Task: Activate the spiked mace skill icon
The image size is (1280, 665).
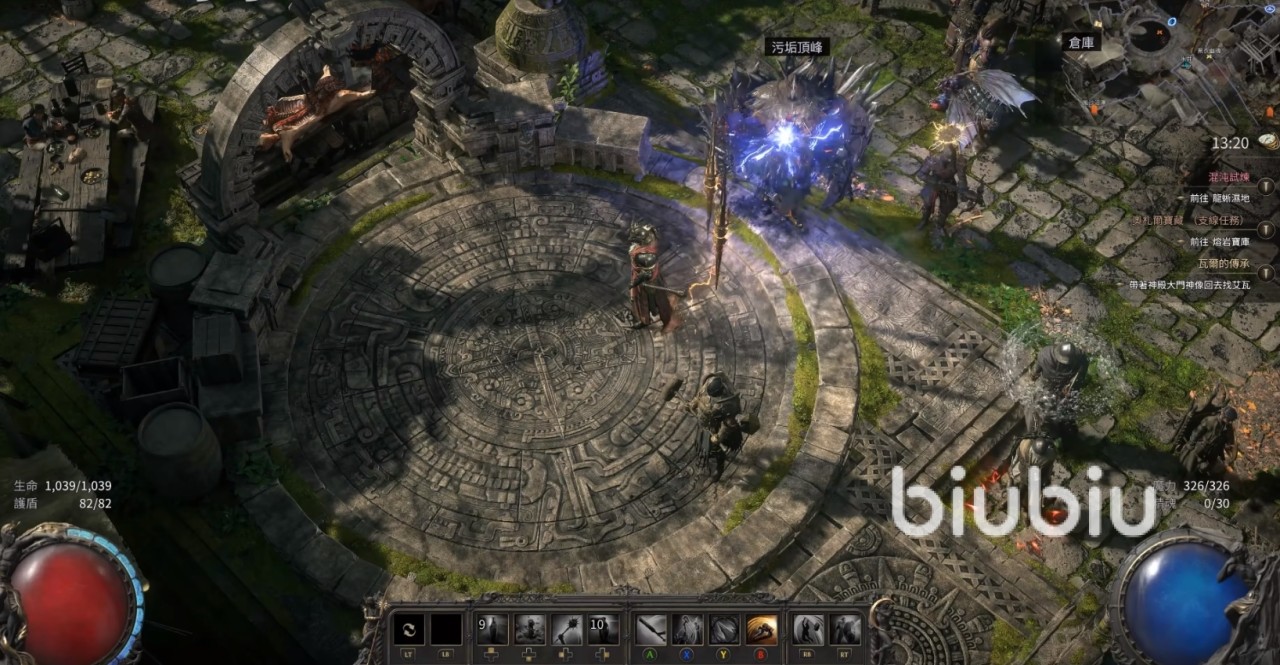Action: click(566, 629)
